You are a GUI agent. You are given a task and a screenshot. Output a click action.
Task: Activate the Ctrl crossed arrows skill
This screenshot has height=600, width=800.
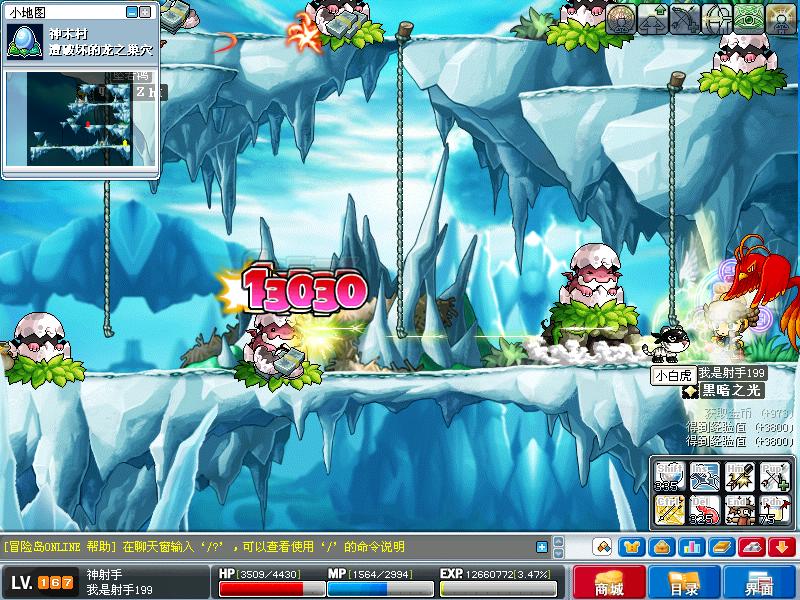[x=667, y=512]
